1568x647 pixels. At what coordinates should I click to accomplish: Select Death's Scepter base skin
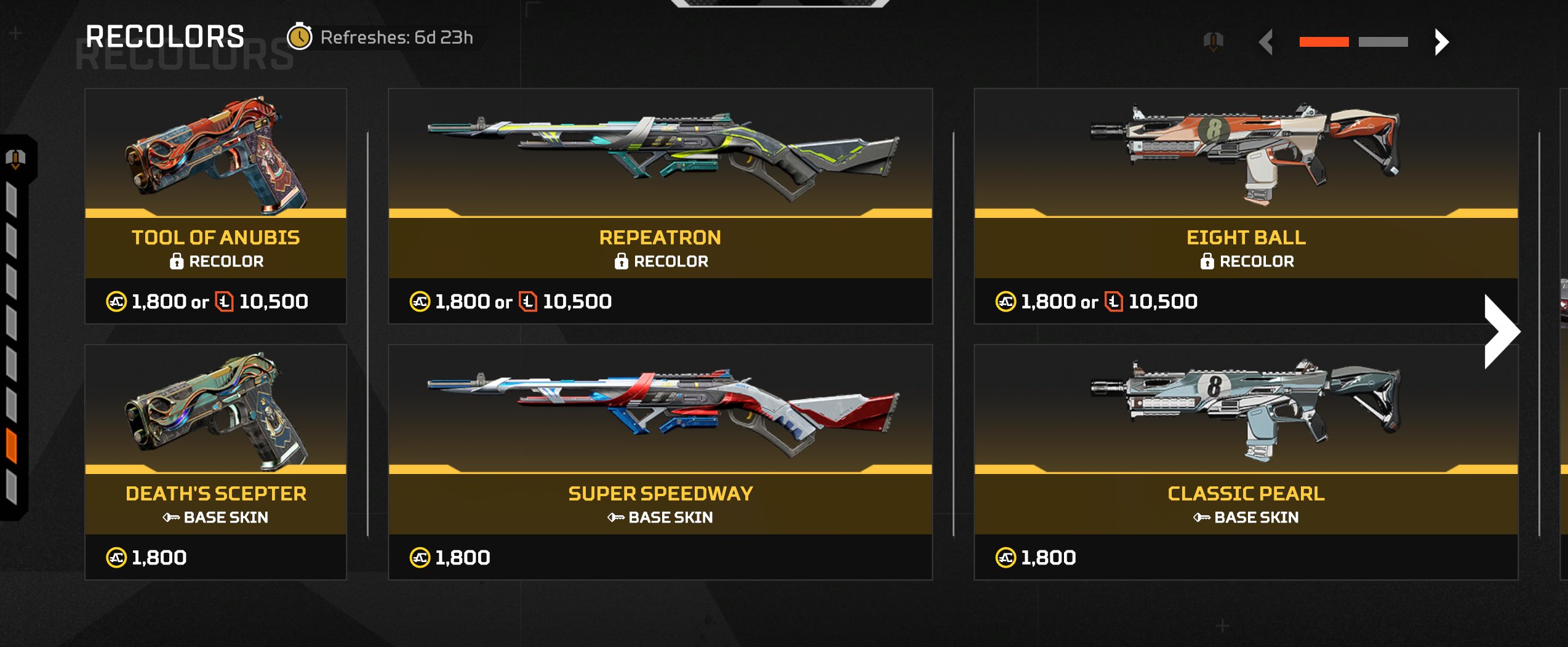tap(215, 462)
